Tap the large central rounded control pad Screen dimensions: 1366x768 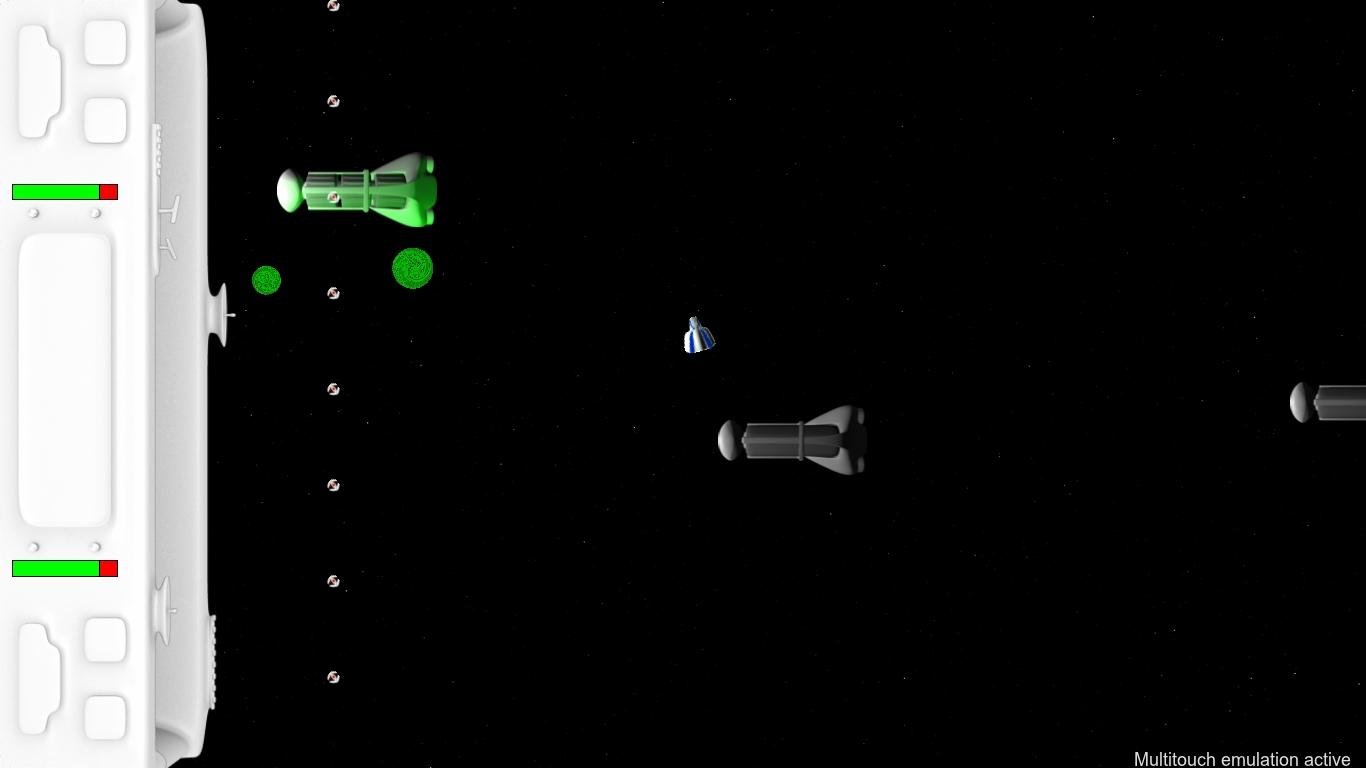click(65, 380)
